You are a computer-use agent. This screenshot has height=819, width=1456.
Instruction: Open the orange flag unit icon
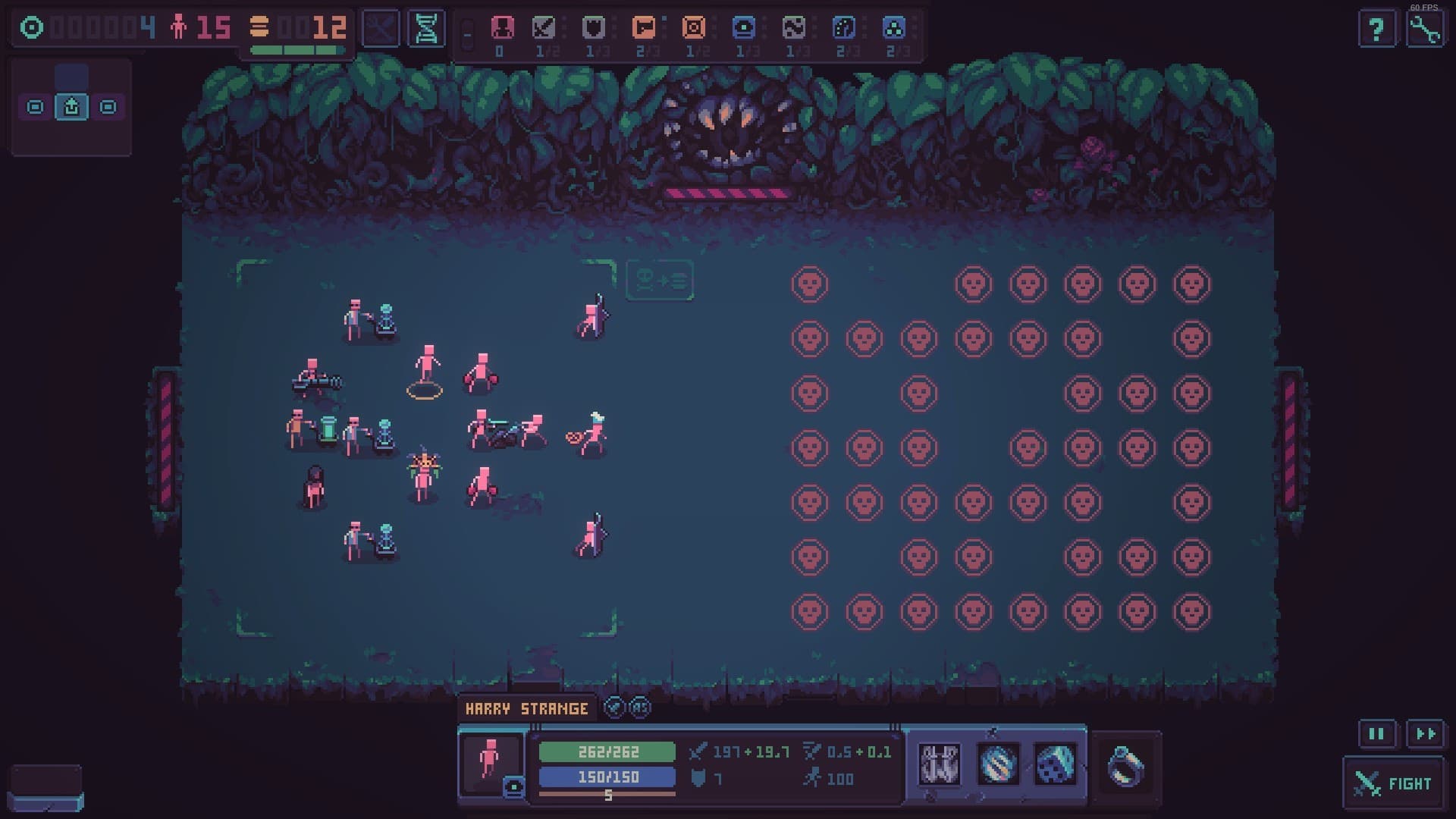point(642,27)
